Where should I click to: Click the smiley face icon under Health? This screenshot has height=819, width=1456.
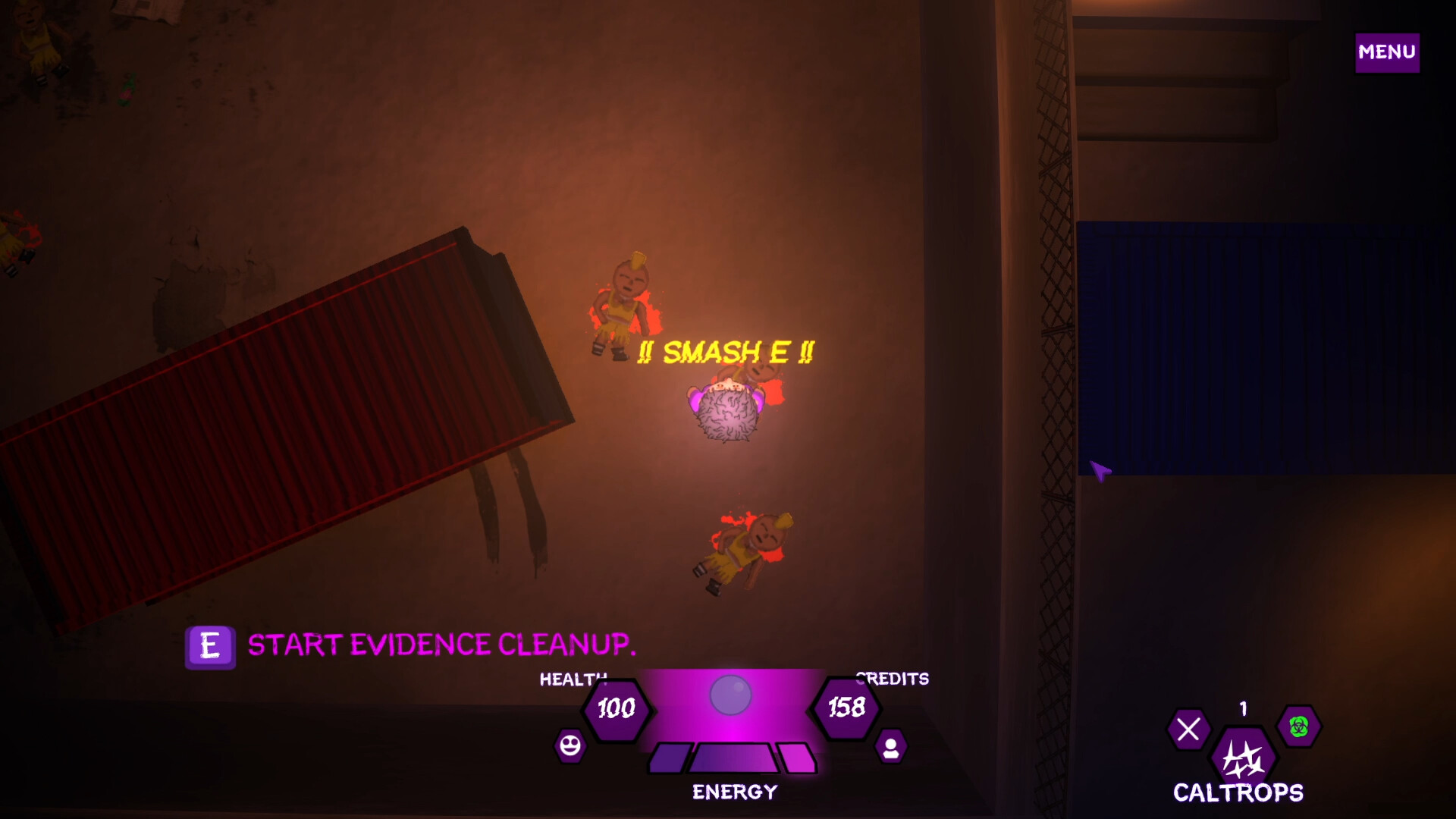click(x=570, y=745)
